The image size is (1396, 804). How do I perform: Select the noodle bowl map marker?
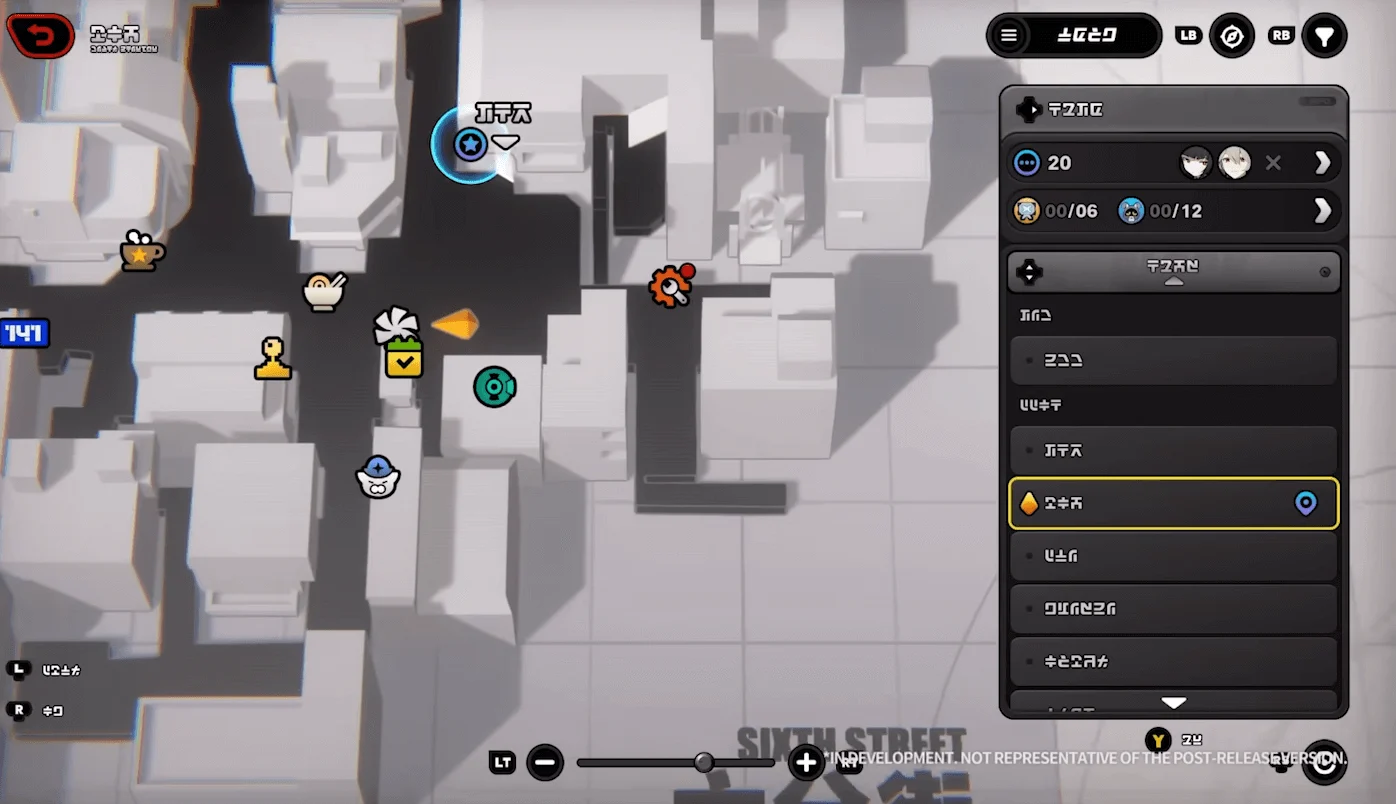pyautogui.click(x=324, y=291)
